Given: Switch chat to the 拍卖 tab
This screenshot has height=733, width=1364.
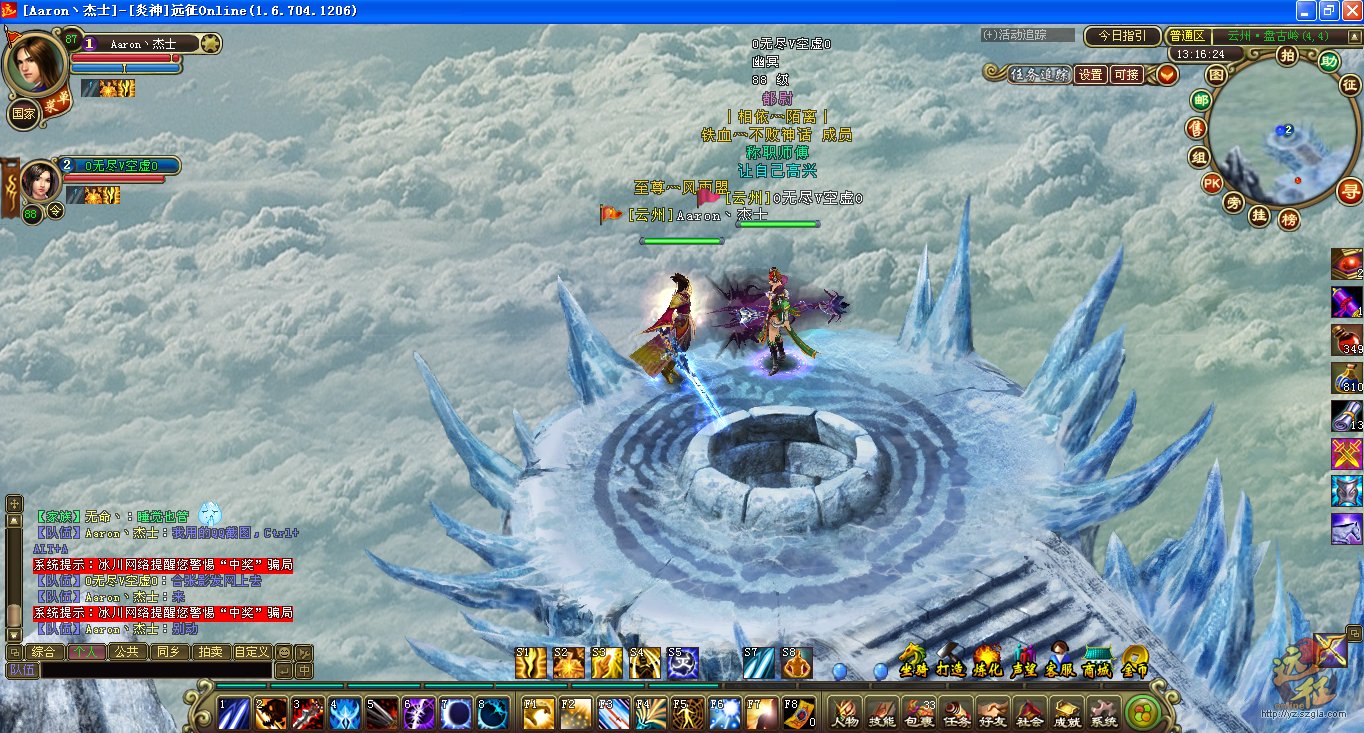Looking at the screenshot, I should tap(210, 652).
